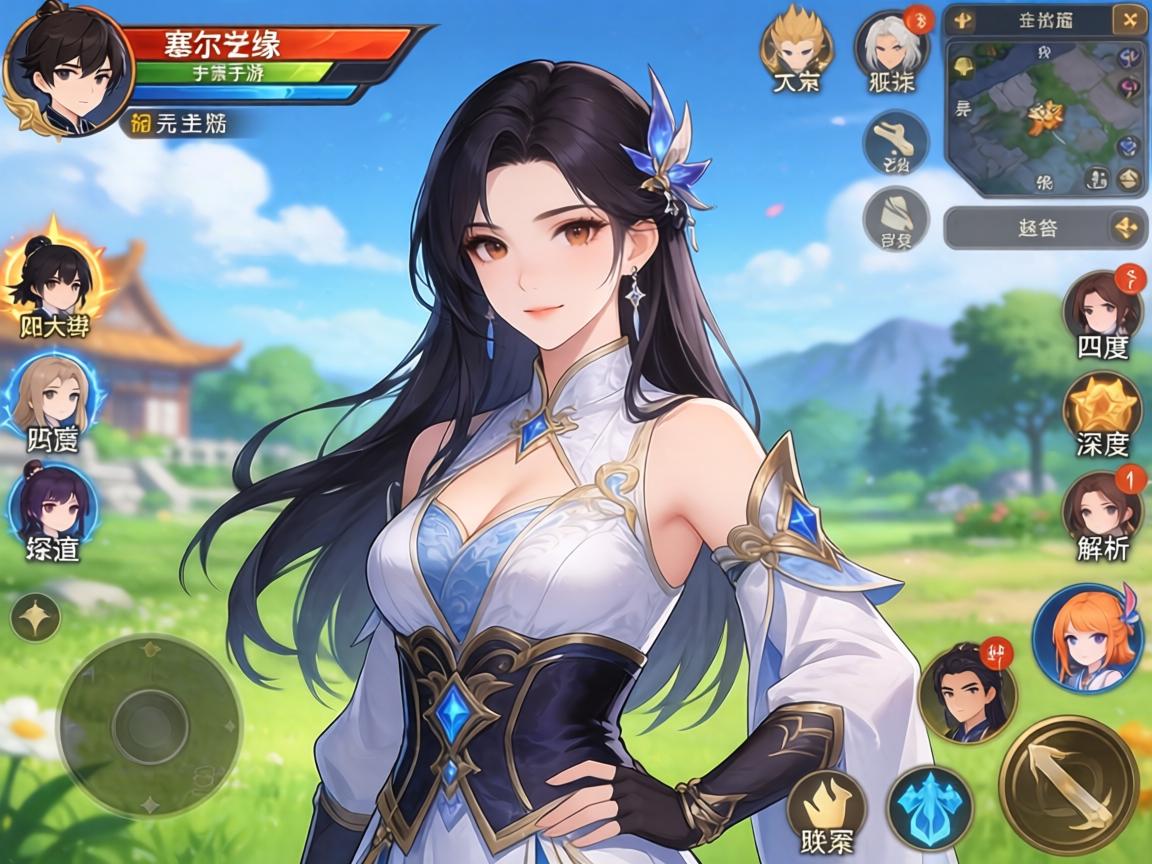Screen dimensions: 1152x864
Task: Open the player avatar portrait
Action: (68, 68)
